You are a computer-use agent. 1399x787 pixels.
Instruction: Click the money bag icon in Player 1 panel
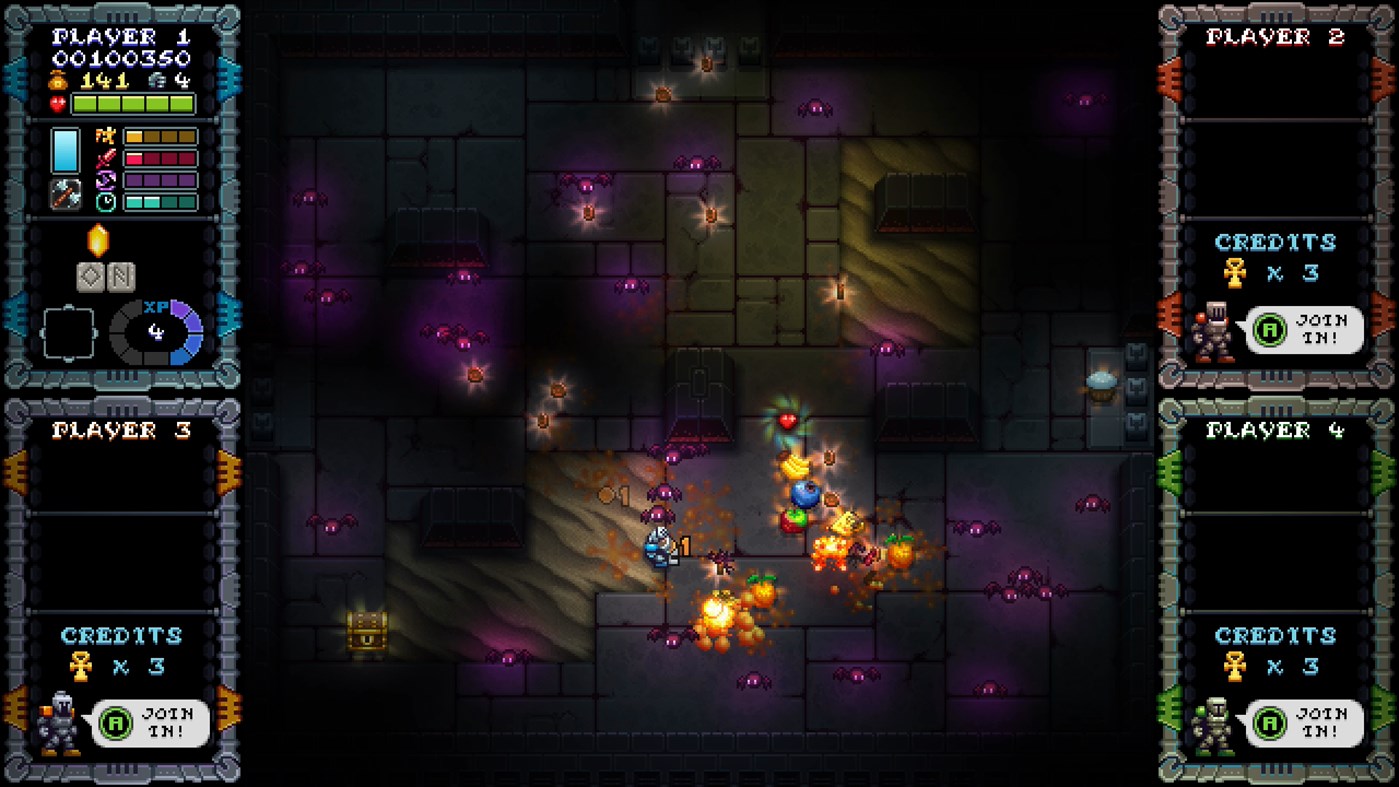point(56,81)
